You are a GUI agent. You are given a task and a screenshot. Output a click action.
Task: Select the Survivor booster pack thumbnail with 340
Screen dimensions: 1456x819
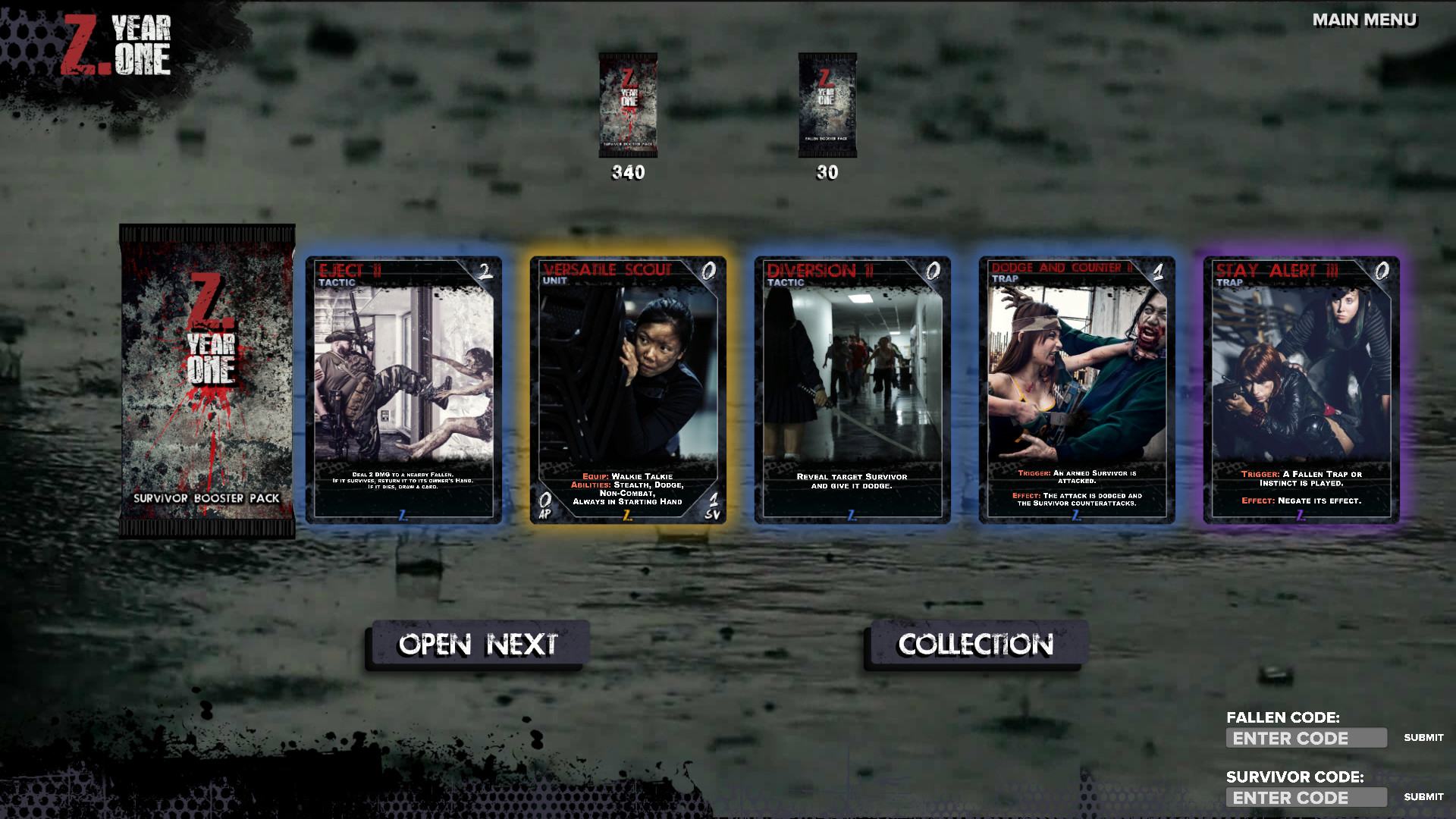tap(628, 105)
